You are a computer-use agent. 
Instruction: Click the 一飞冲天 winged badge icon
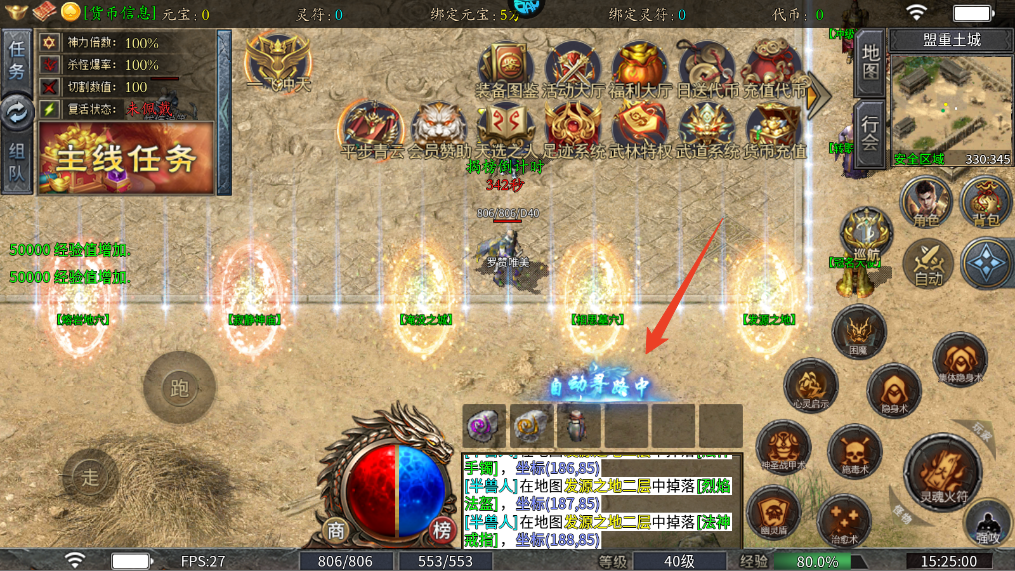tap(277, 60)
